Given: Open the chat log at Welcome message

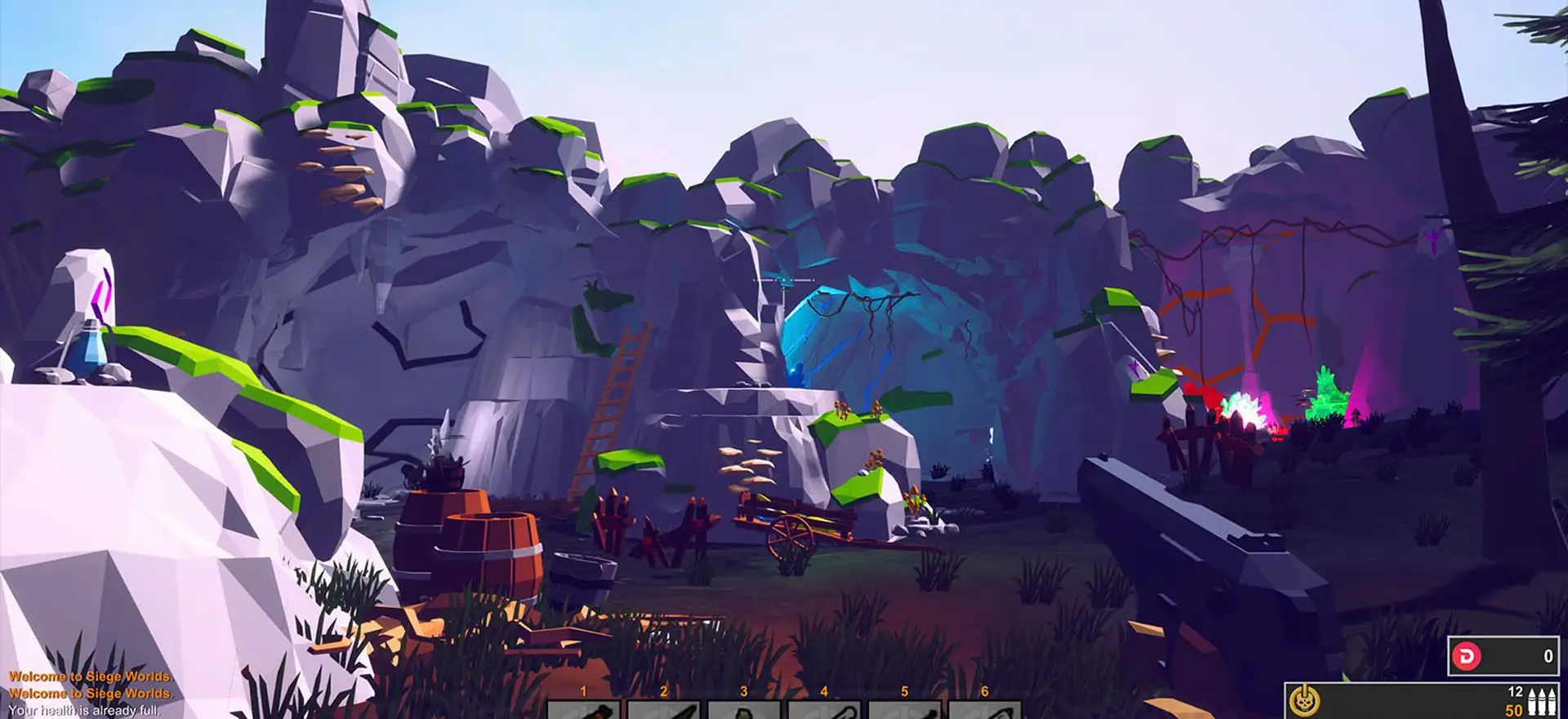Looking at the screenshot, I should click(91, 677).
